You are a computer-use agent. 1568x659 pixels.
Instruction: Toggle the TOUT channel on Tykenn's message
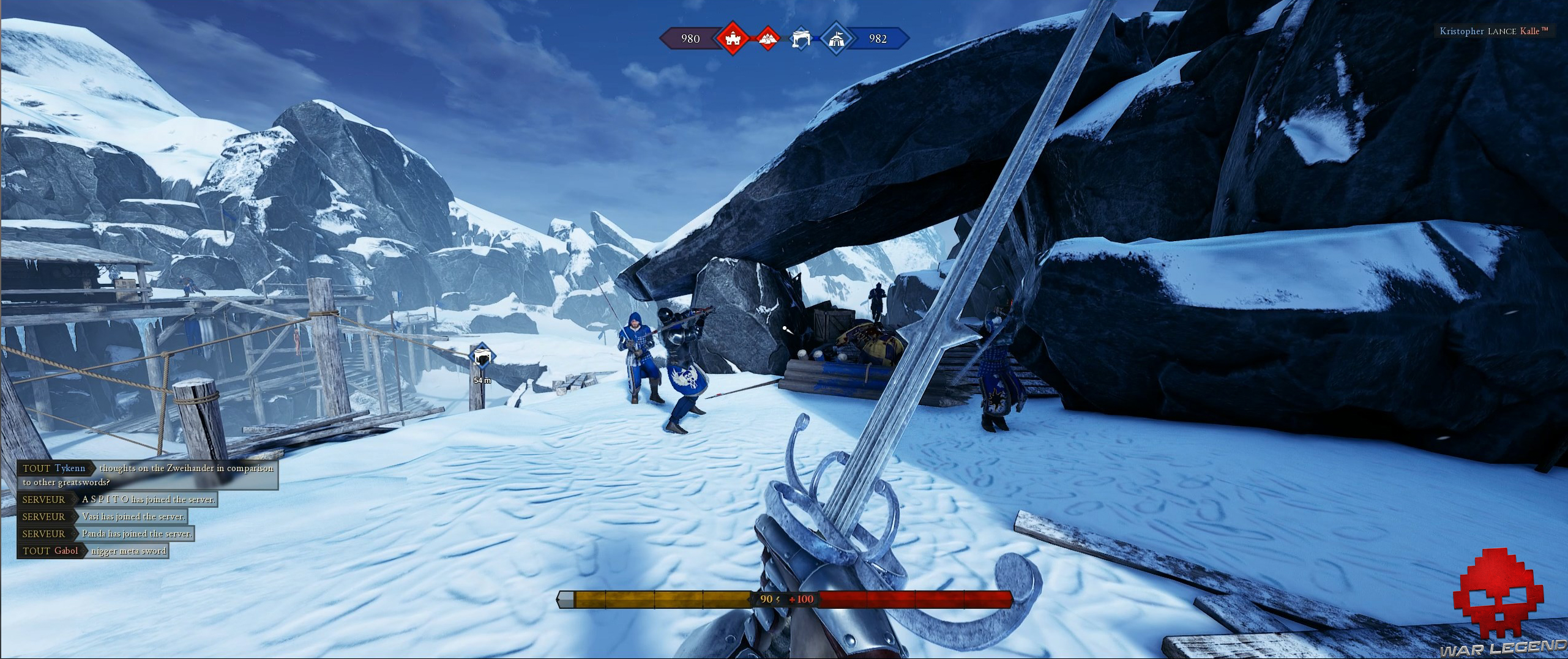click(38, 468)
